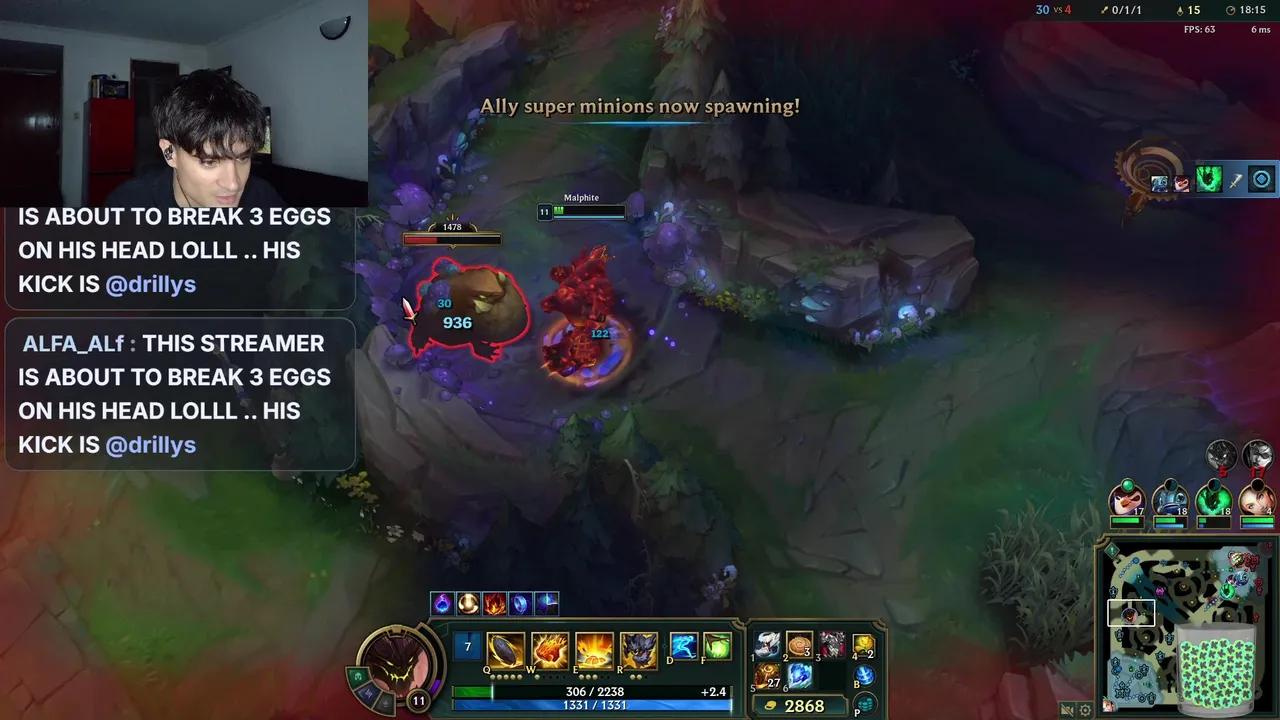Select the Q ability icon

coord(506,650)
